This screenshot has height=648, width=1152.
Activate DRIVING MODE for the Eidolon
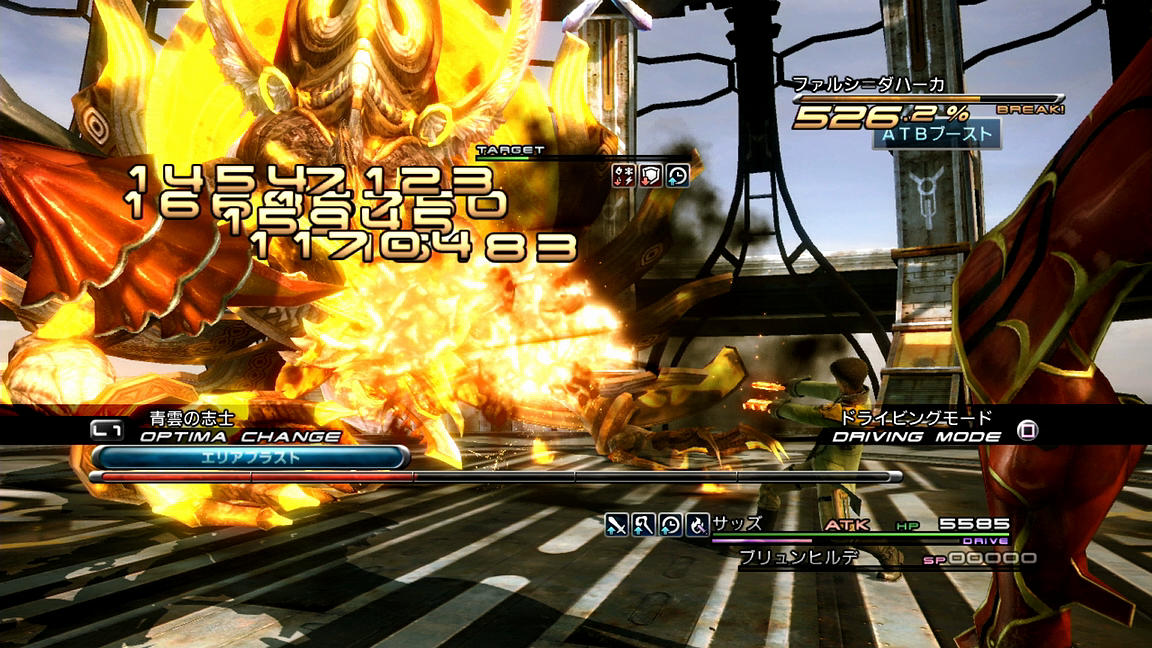pos(918,436)
